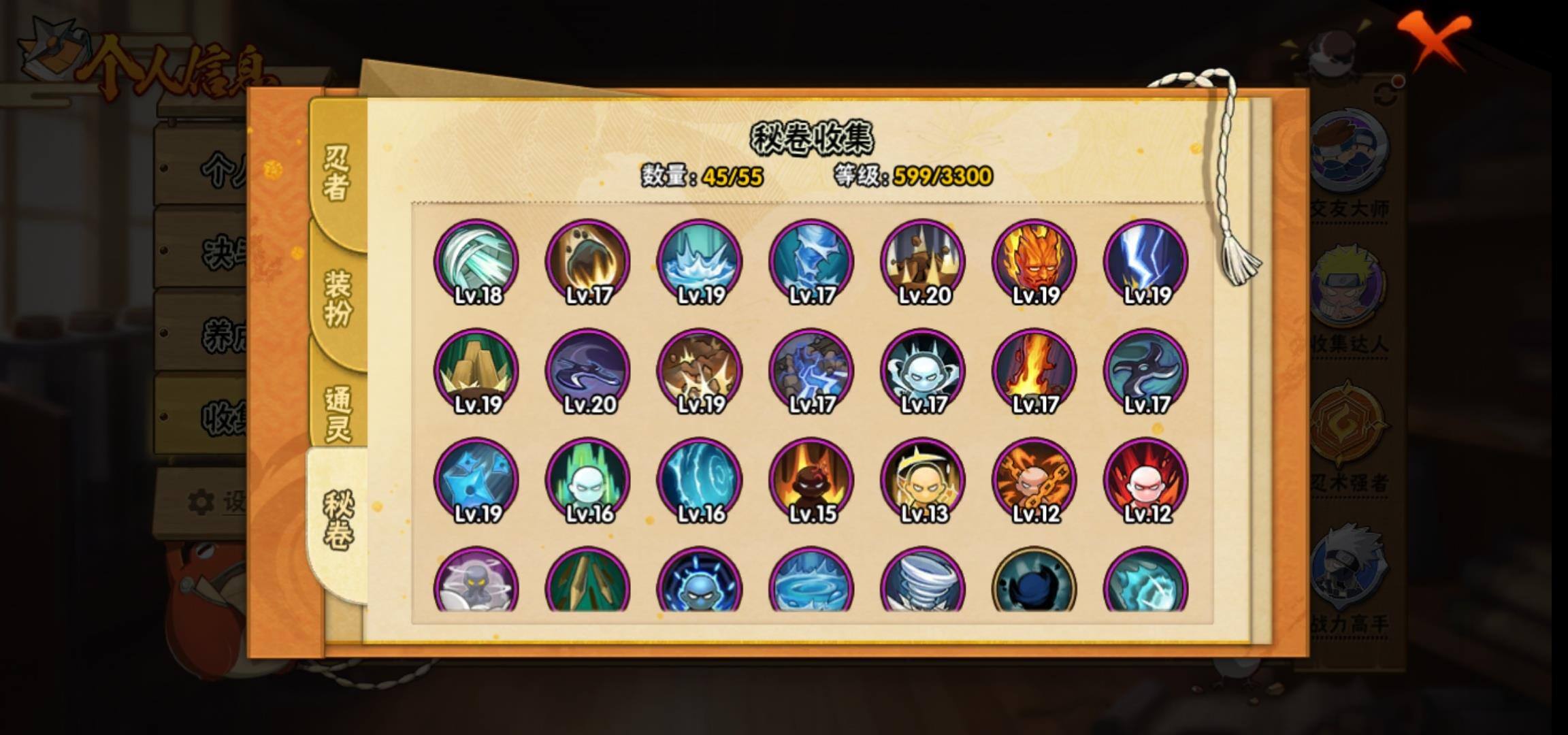
Task: Pick the Lv.17 fire pillar scroll
Action: (1034, 371)
